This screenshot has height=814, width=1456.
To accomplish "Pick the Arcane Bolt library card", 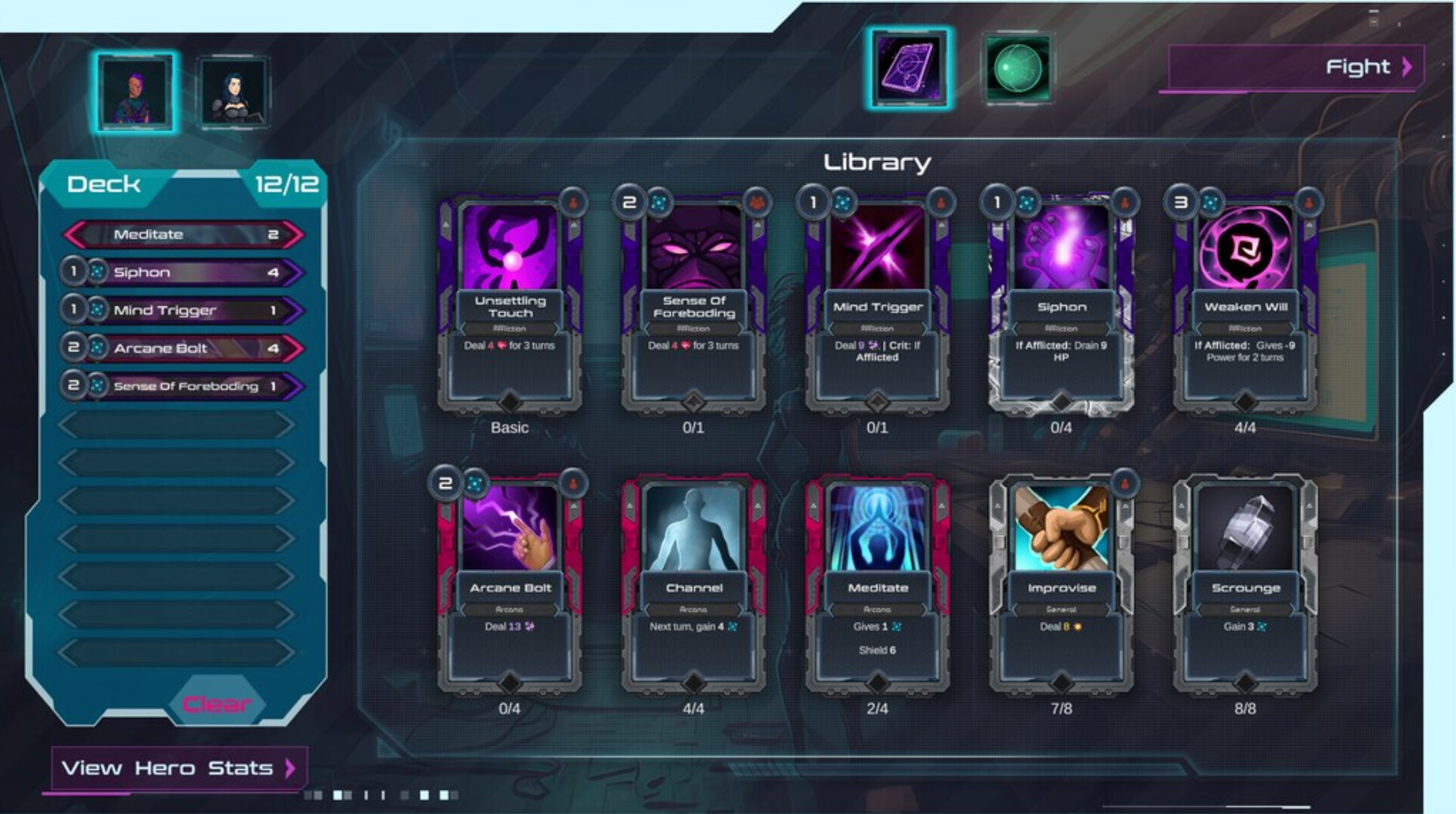I will tap(509, 583).
